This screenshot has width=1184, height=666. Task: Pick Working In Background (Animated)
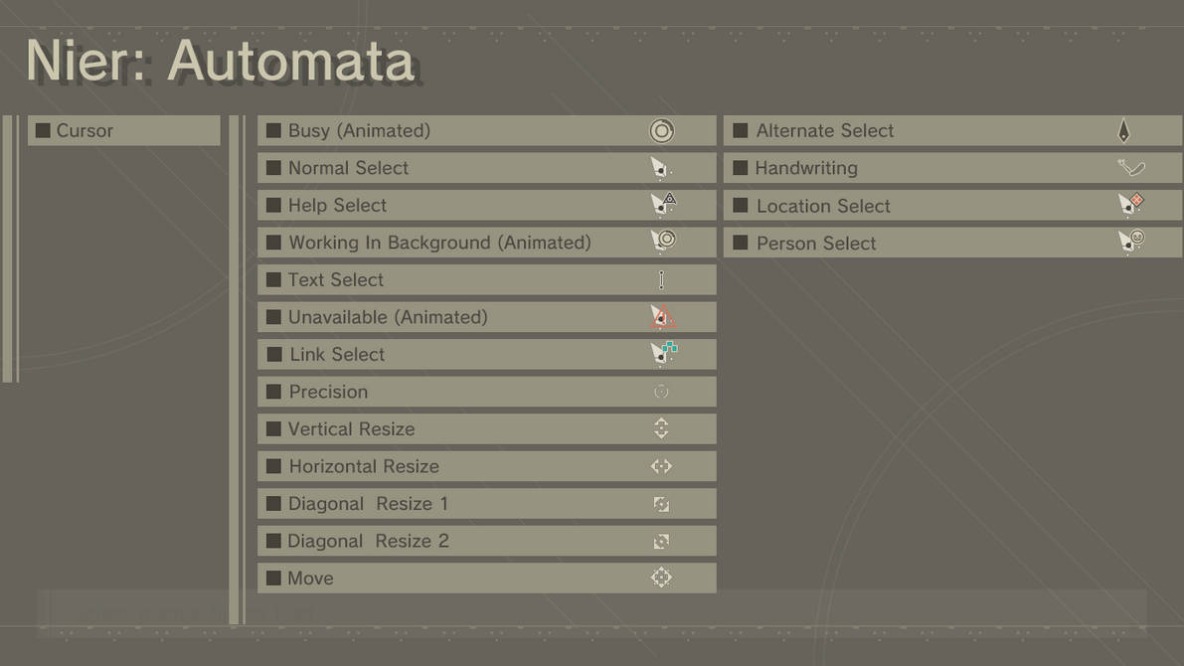[486, 242]
